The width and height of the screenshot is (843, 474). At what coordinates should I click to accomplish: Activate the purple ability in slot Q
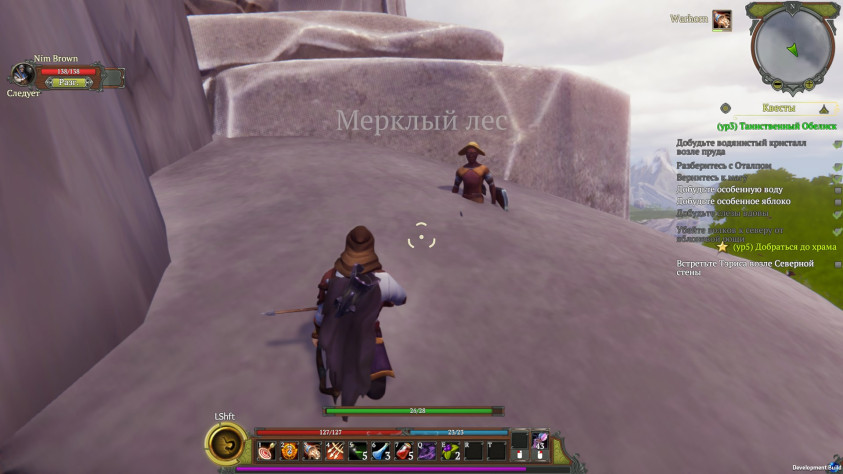point(426,451)
